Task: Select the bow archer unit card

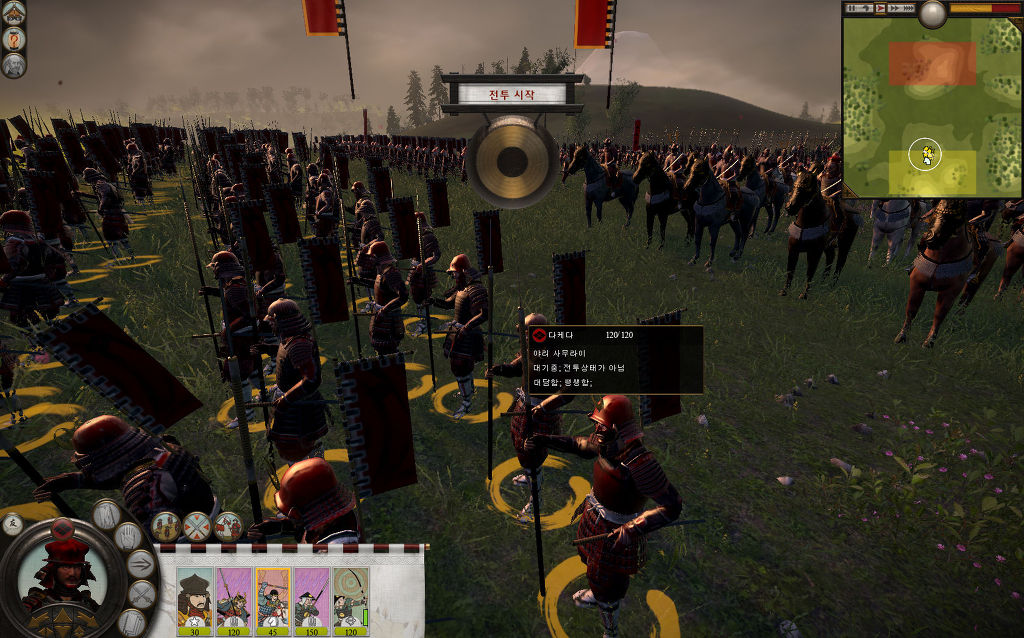Action: pyautogui.click(x=350, y=600)
